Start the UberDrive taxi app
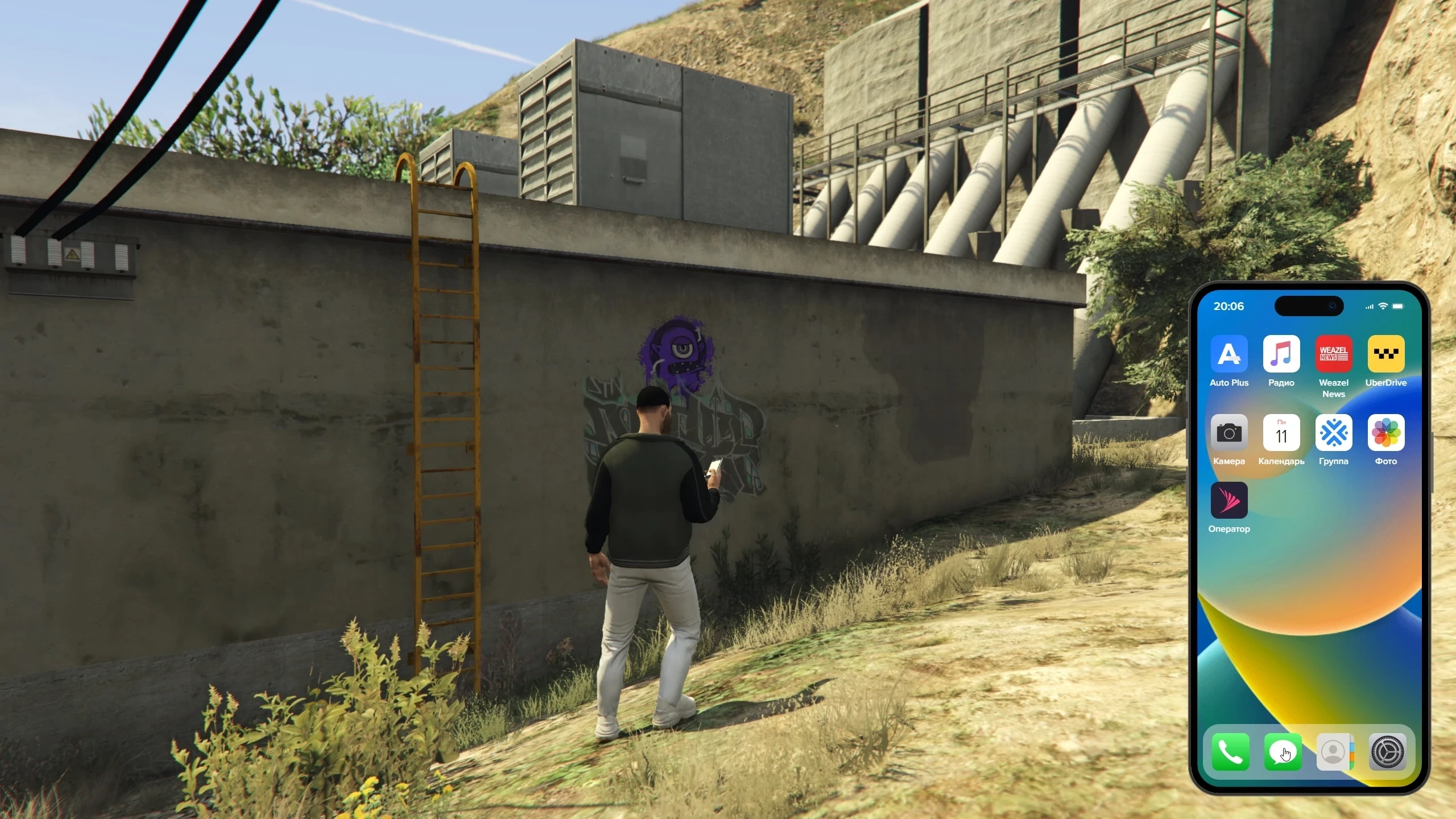This screenshot has width=1456, height=819. click(x=1385, y=354)
